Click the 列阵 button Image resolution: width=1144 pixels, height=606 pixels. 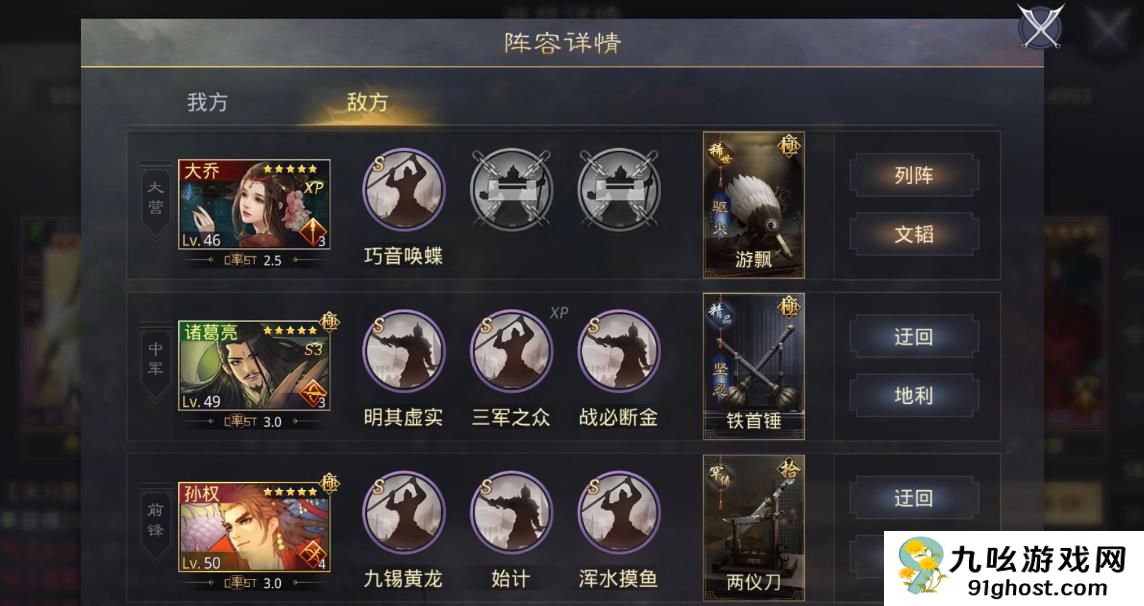(x=913, y=176)
